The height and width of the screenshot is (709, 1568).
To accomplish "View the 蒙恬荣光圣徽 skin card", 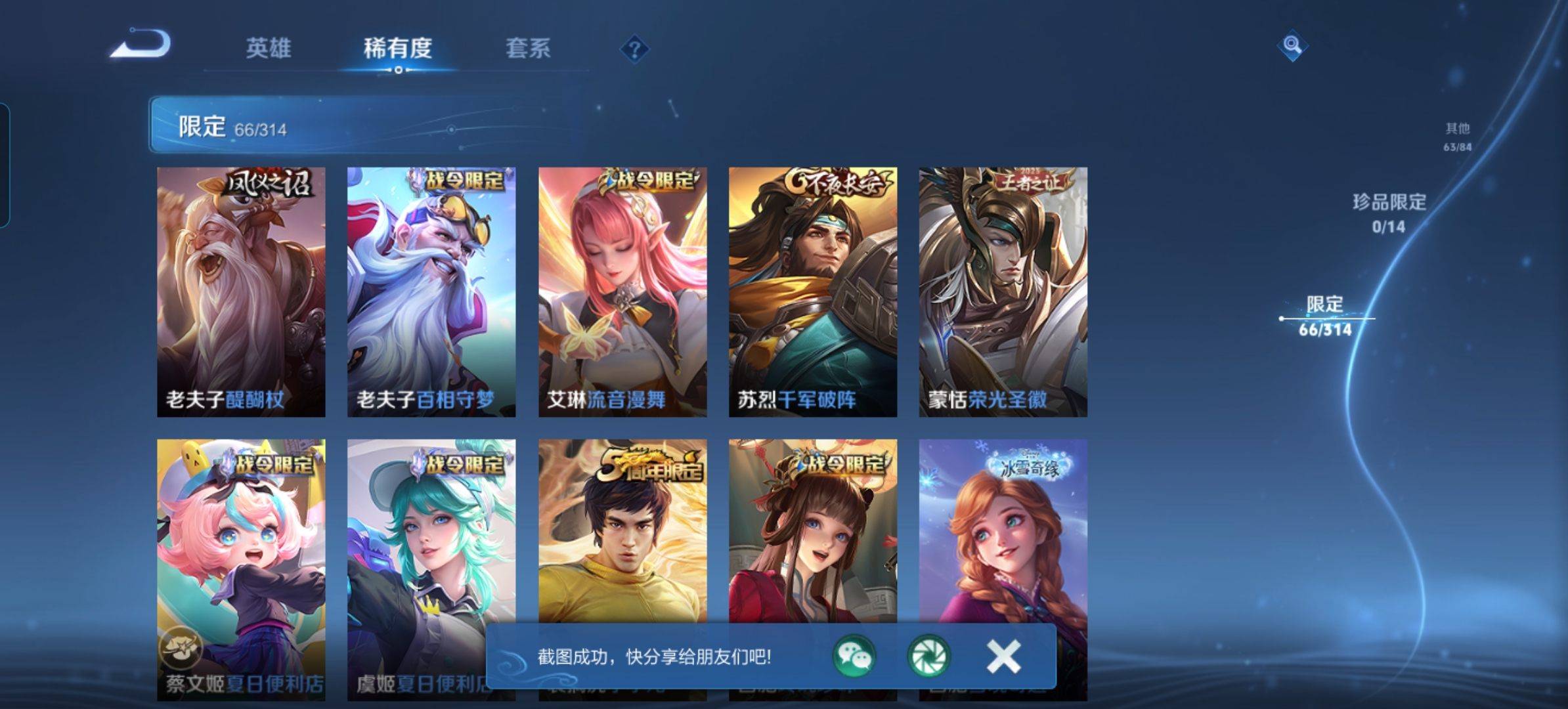I will (x=1003, y=291).
